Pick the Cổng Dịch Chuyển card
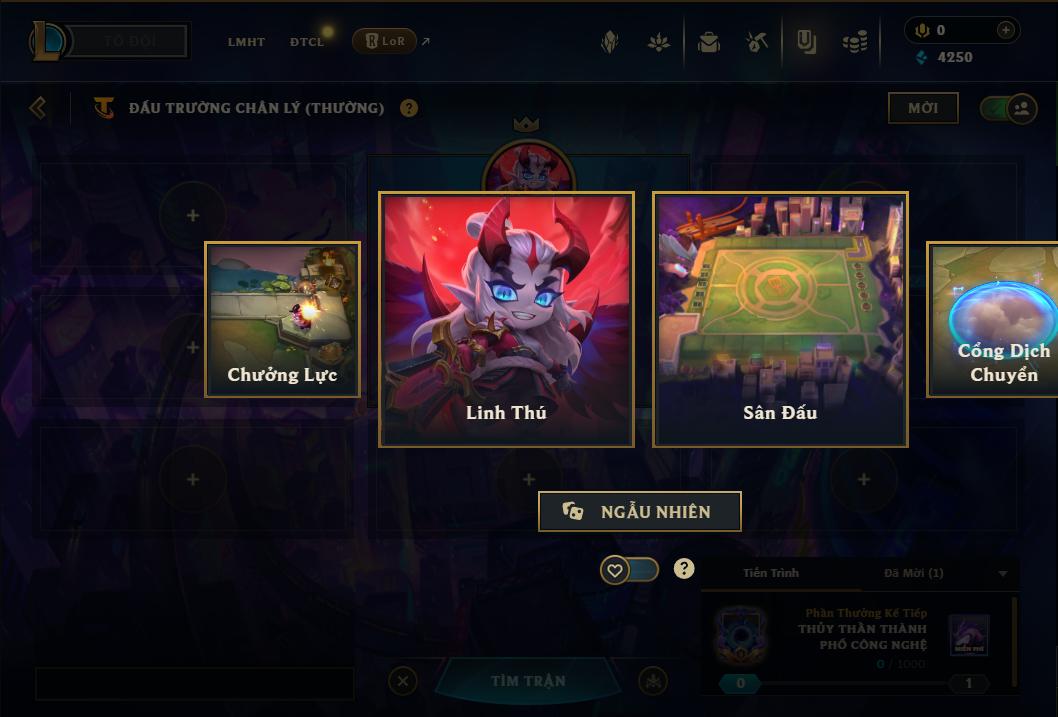The height and width of the screenshot is (717, 1058). [993, 319]
